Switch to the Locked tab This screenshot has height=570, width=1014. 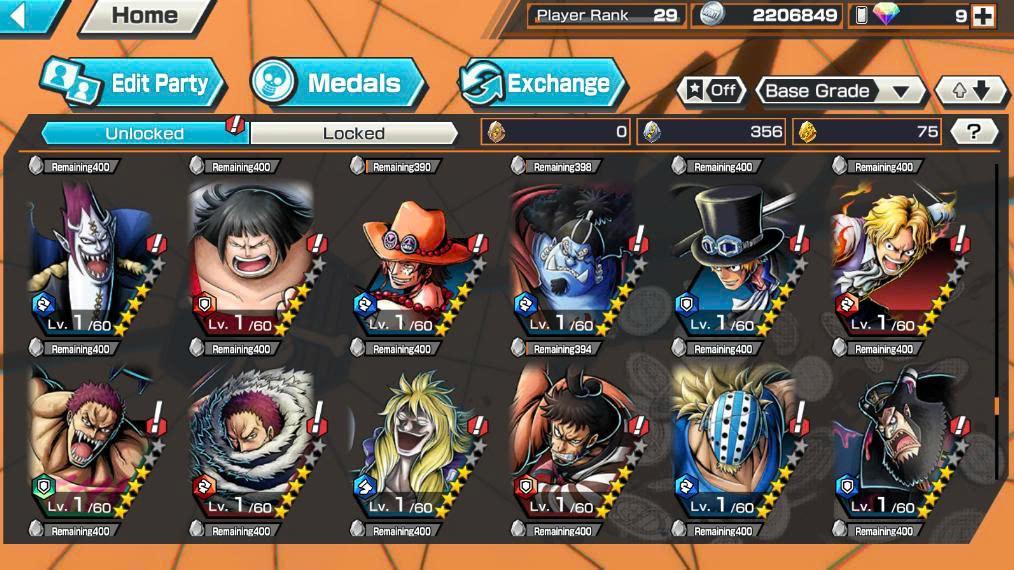pos(353,133)
